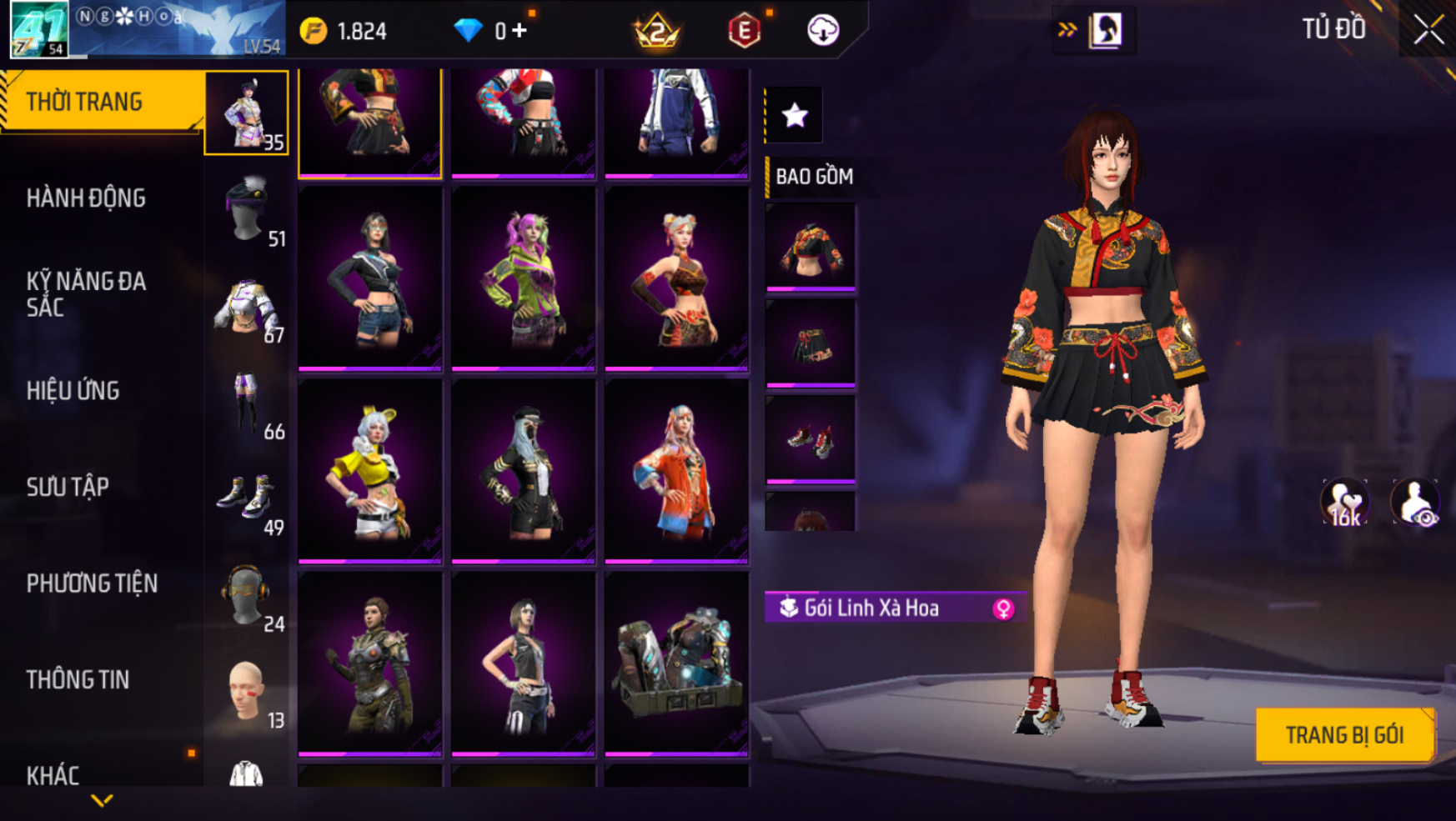Close the wardrobe screen with the X

click(x=1428, y=30)
